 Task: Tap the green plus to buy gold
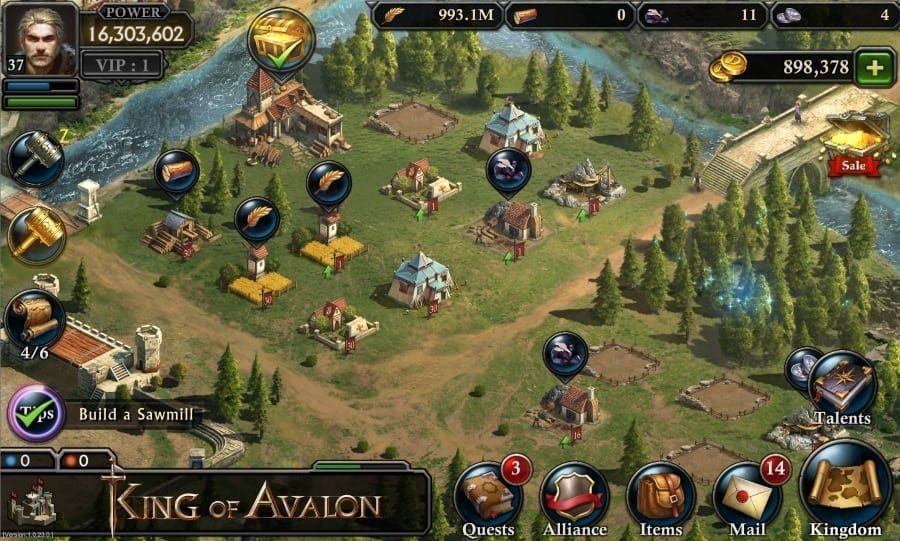click(876, 68)
